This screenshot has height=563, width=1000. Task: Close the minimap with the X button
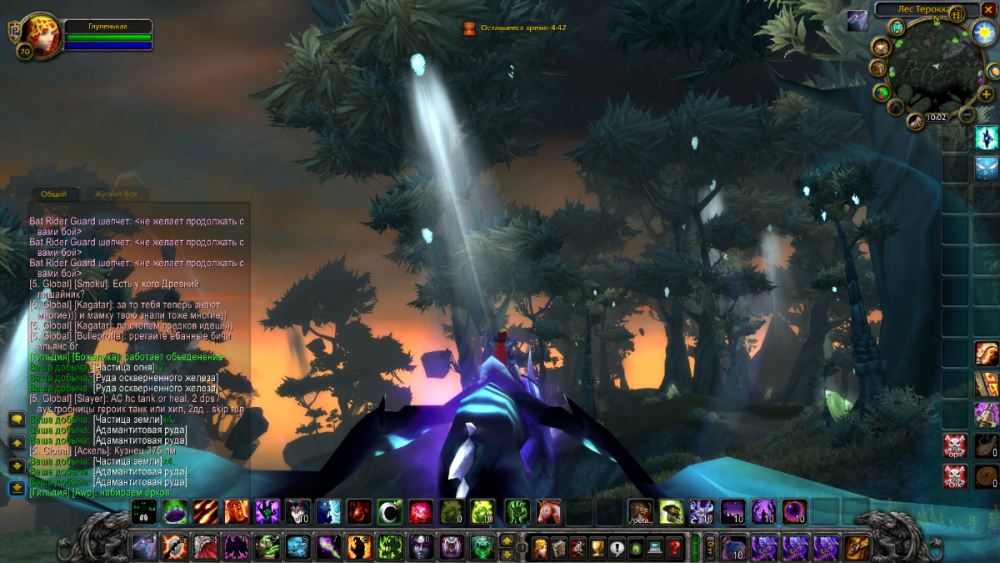[989, 9]
